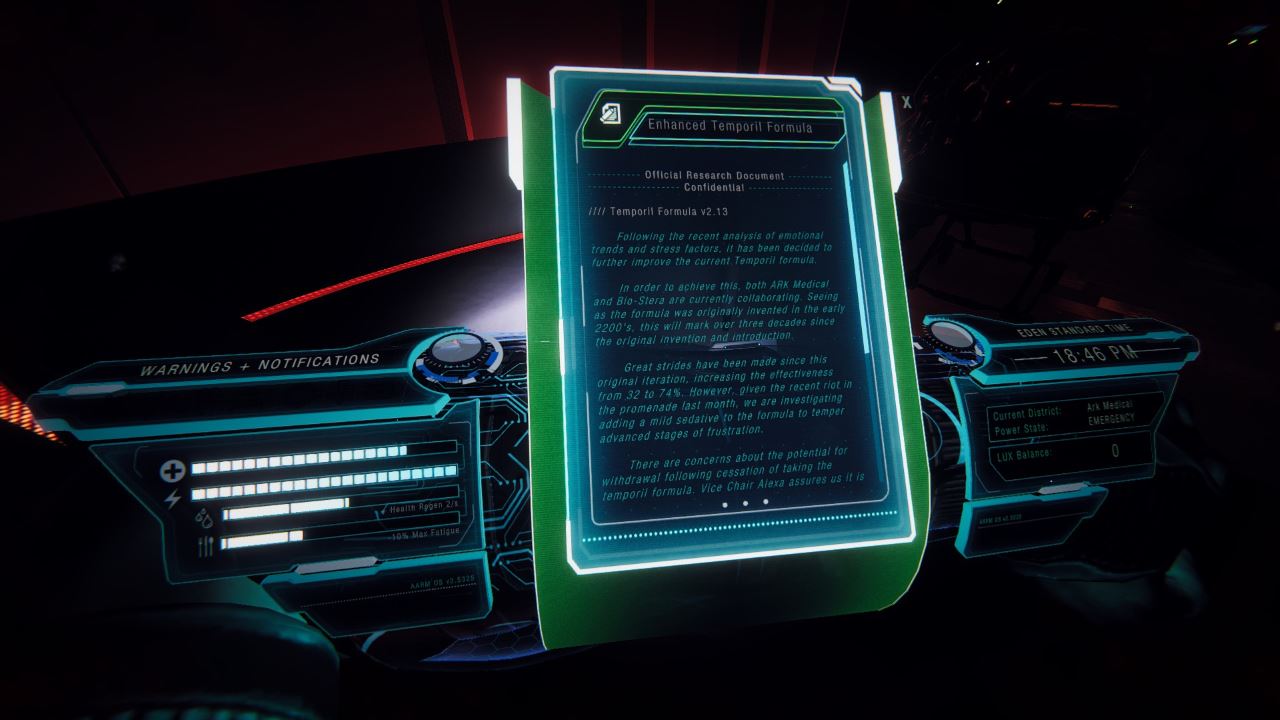This screenshot has height=720, width=1280.
Task: Click the X to dismiss the document
Action: pyautogui.click(x=905, y=102)
